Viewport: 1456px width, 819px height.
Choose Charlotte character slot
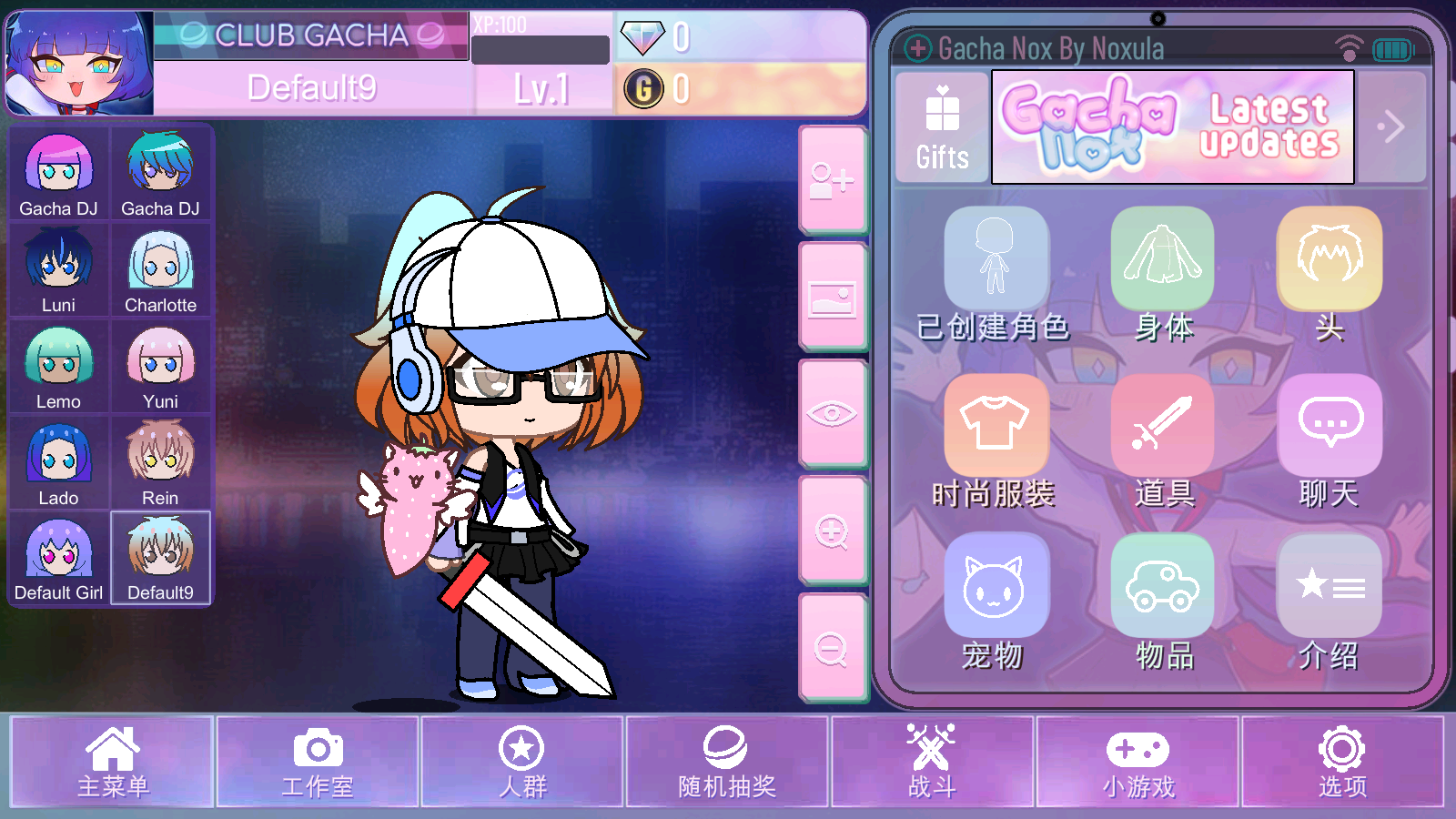point(160,269)
